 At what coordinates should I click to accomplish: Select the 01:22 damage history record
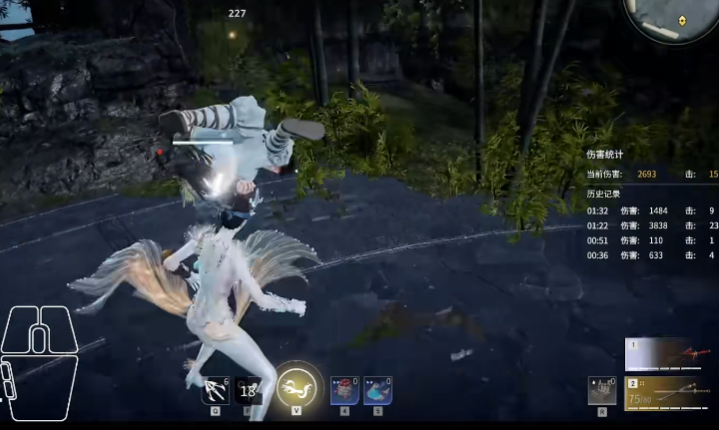[650, 225]
